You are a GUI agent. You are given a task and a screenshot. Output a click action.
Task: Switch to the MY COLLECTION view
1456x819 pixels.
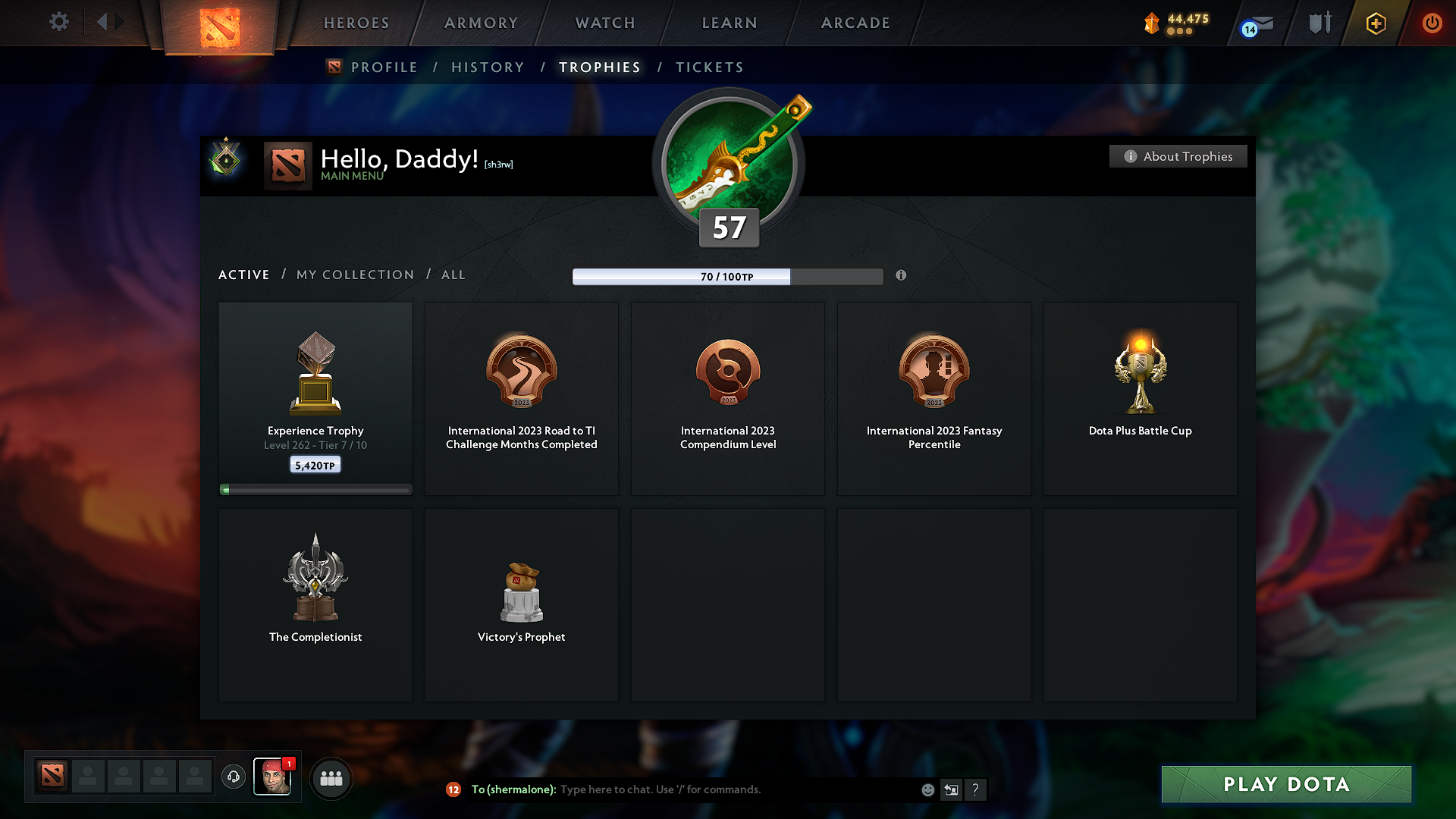[354, 275]
